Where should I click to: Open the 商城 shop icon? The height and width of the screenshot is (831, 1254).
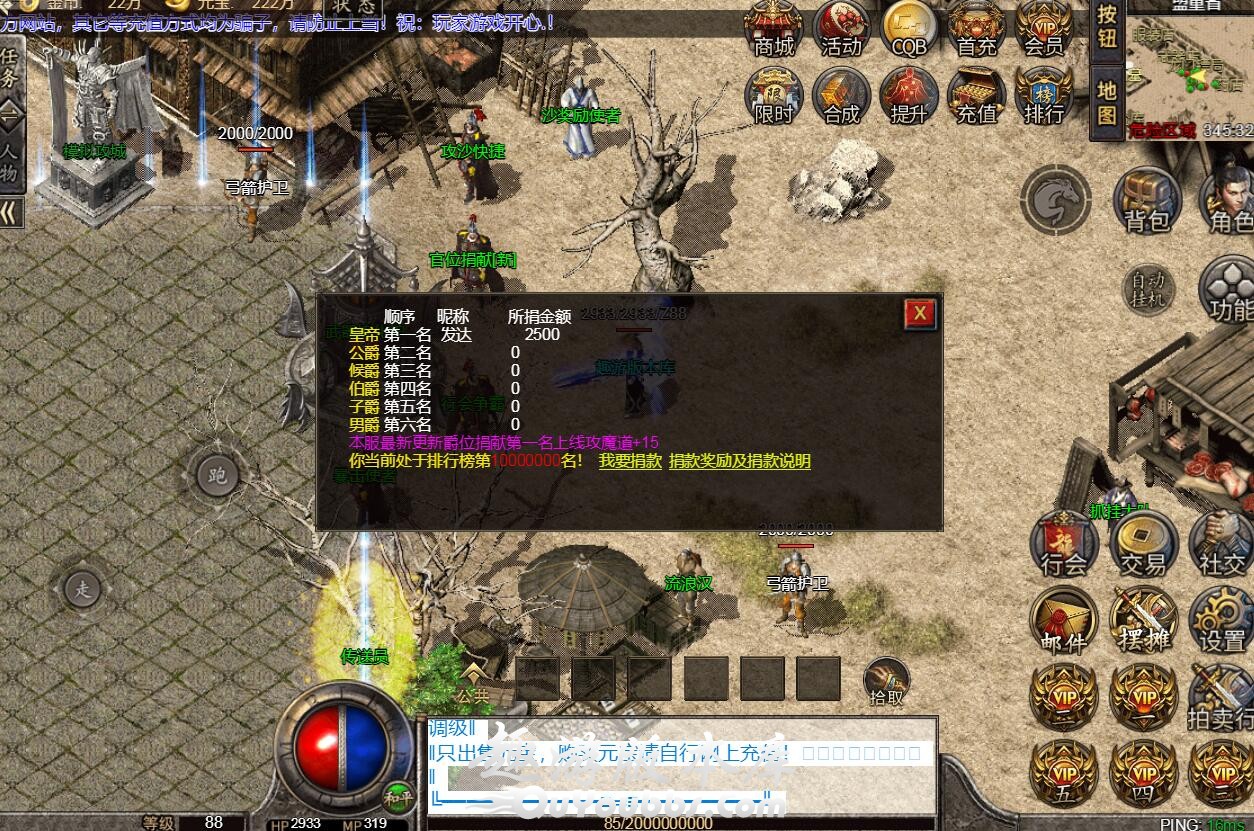click(x=774, y=29)
